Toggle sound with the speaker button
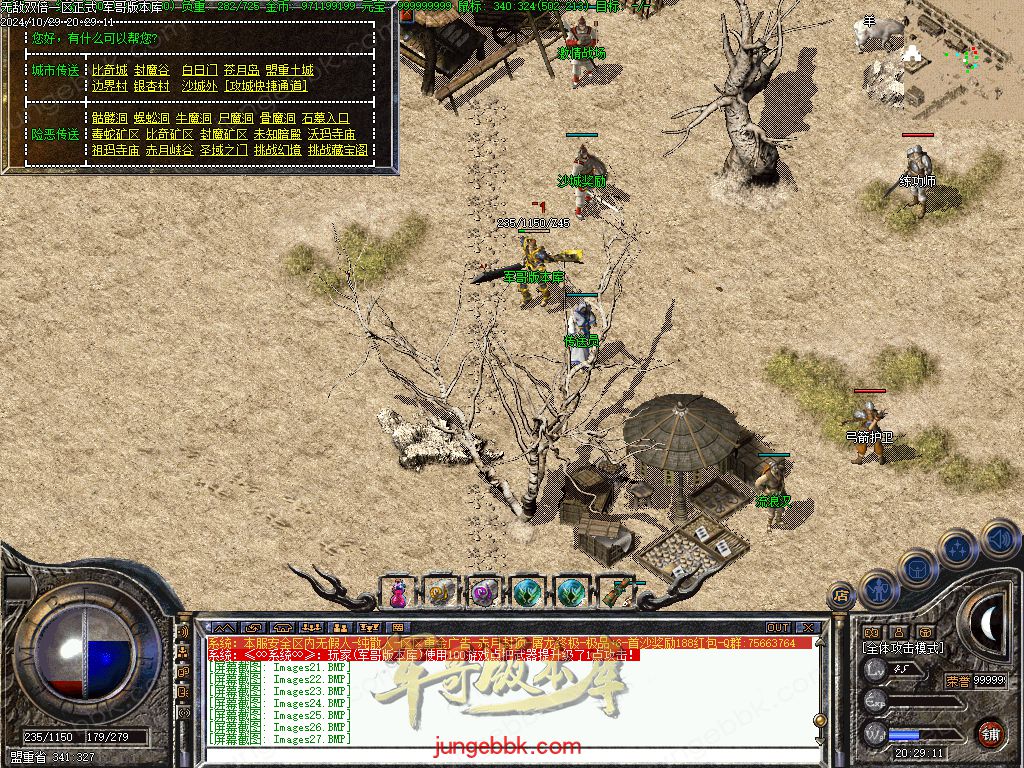Screen dimensions: 1024x768 999,541
